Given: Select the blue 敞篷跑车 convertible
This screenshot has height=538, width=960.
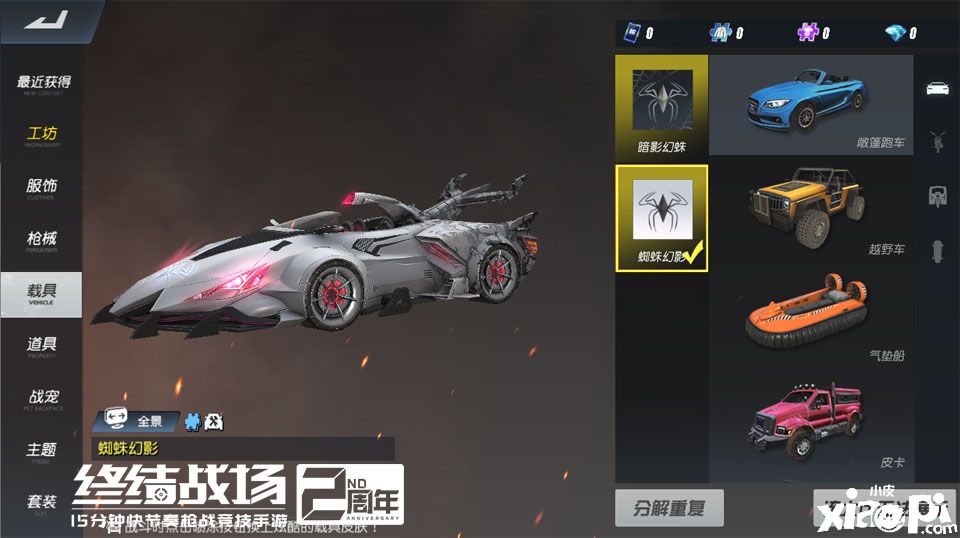Looking at the screenshot, I should [810, 103].
